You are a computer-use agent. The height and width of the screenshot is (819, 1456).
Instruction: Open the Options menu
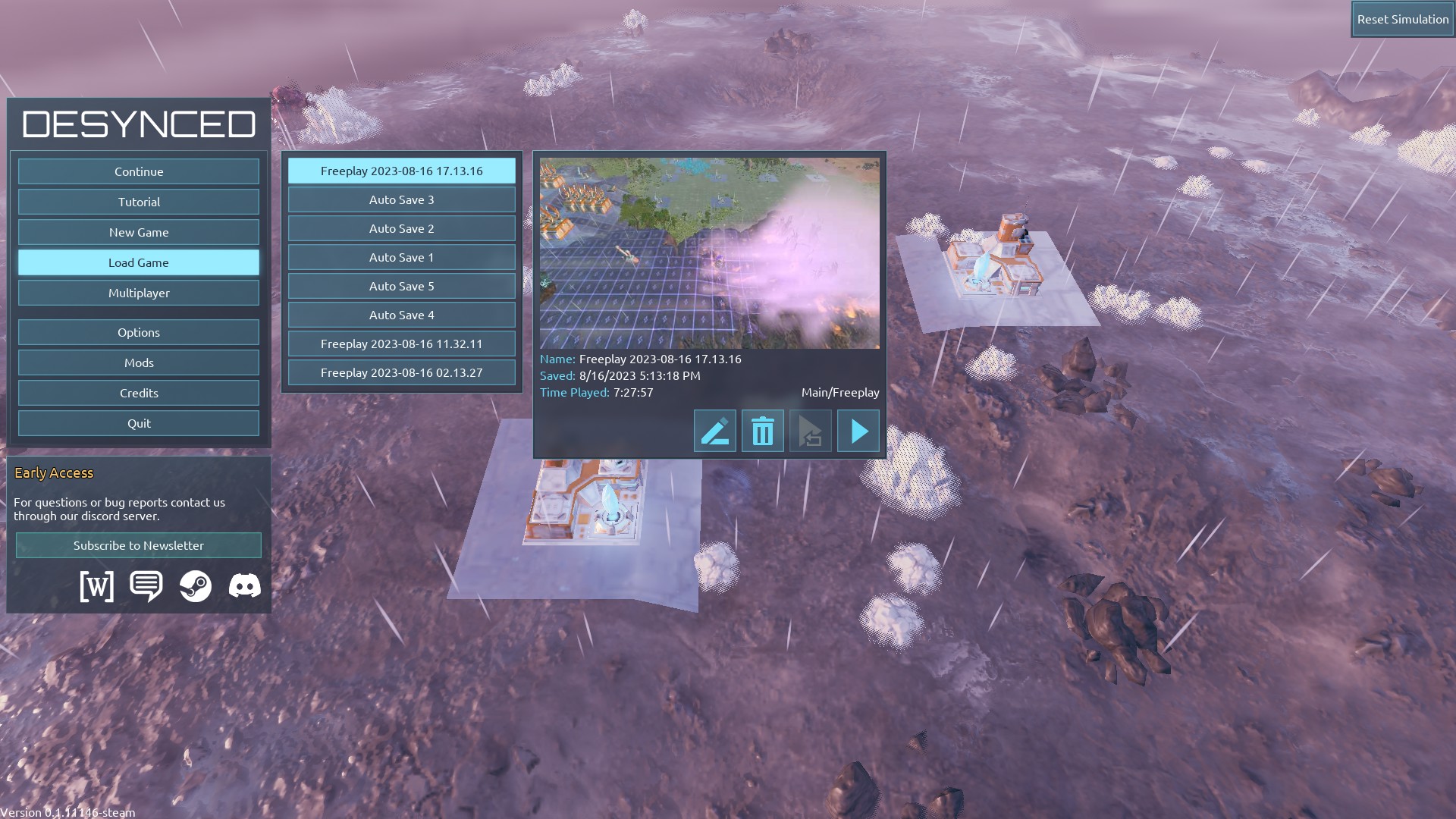pos(139,332)
